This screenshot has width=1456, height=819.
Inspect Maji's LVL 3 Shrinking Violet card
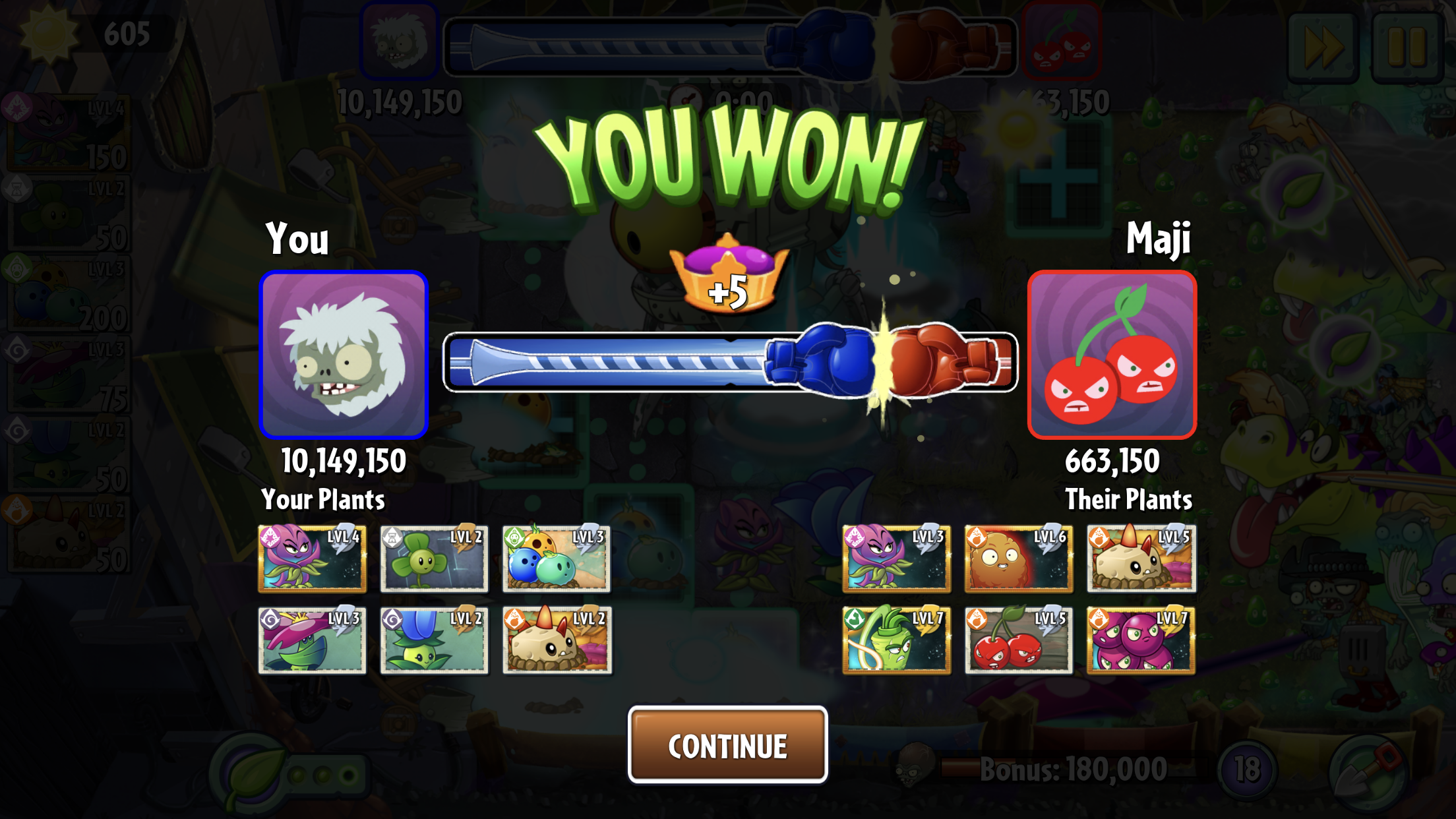pyautogui.click(x=896, y=559)
